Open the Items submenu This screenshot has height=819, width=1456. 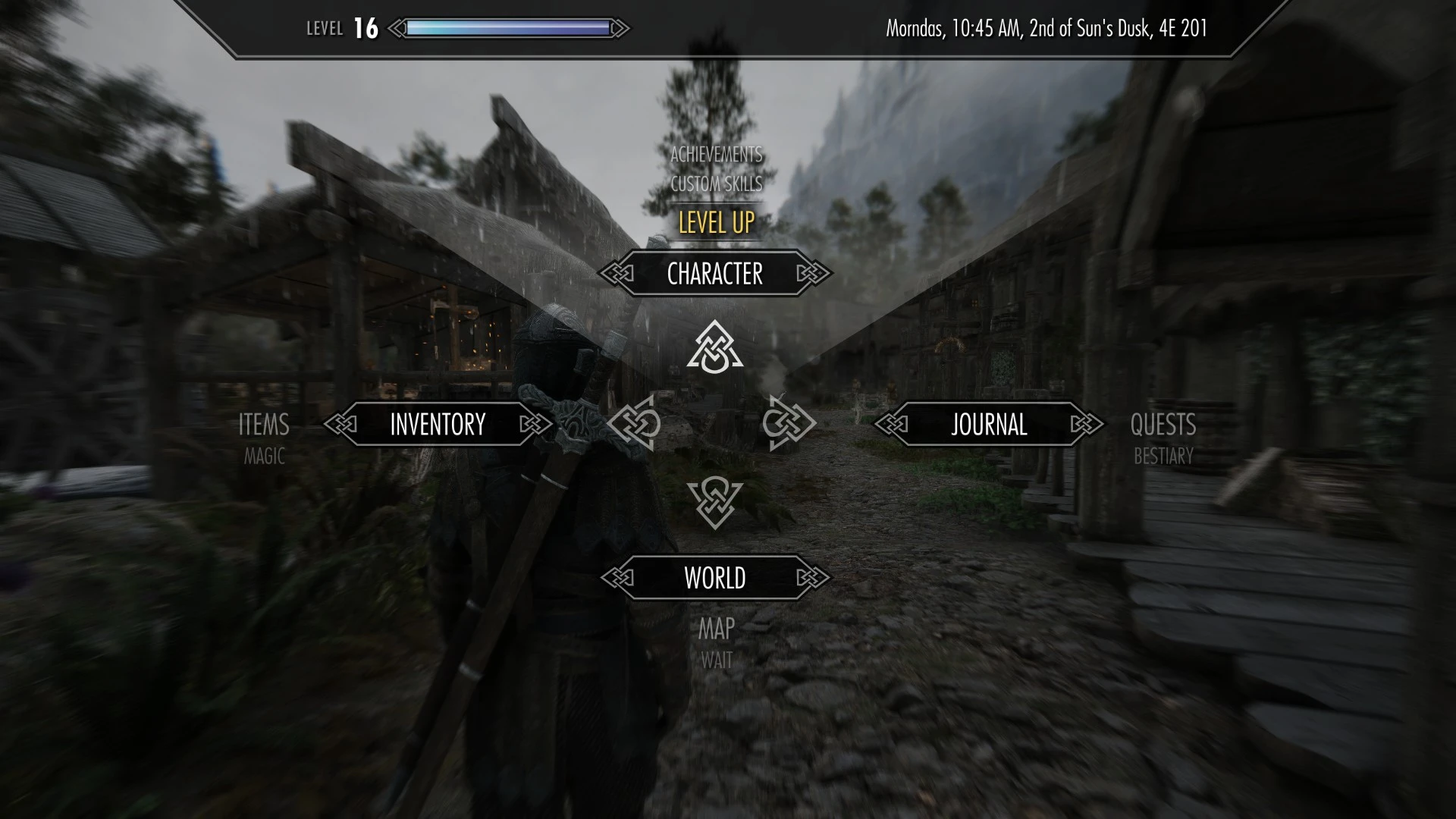click(264, 425)
